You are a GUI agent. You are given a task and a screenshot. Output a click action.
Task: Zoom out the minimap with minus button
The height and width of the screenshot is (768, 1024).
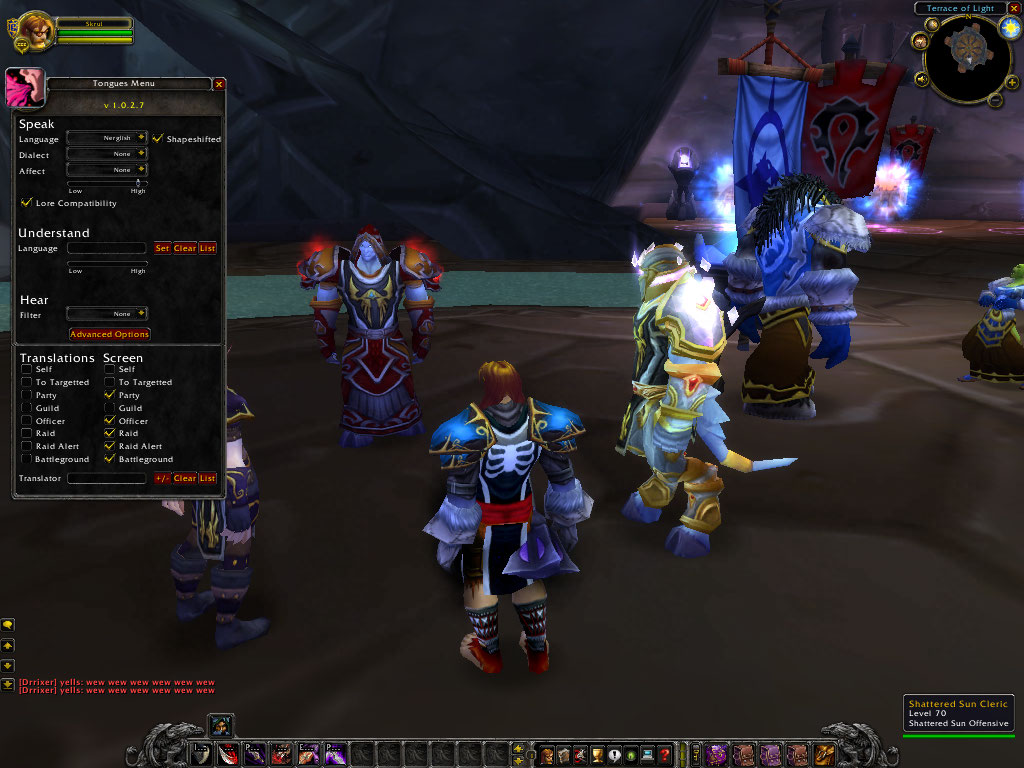(996, 99)
